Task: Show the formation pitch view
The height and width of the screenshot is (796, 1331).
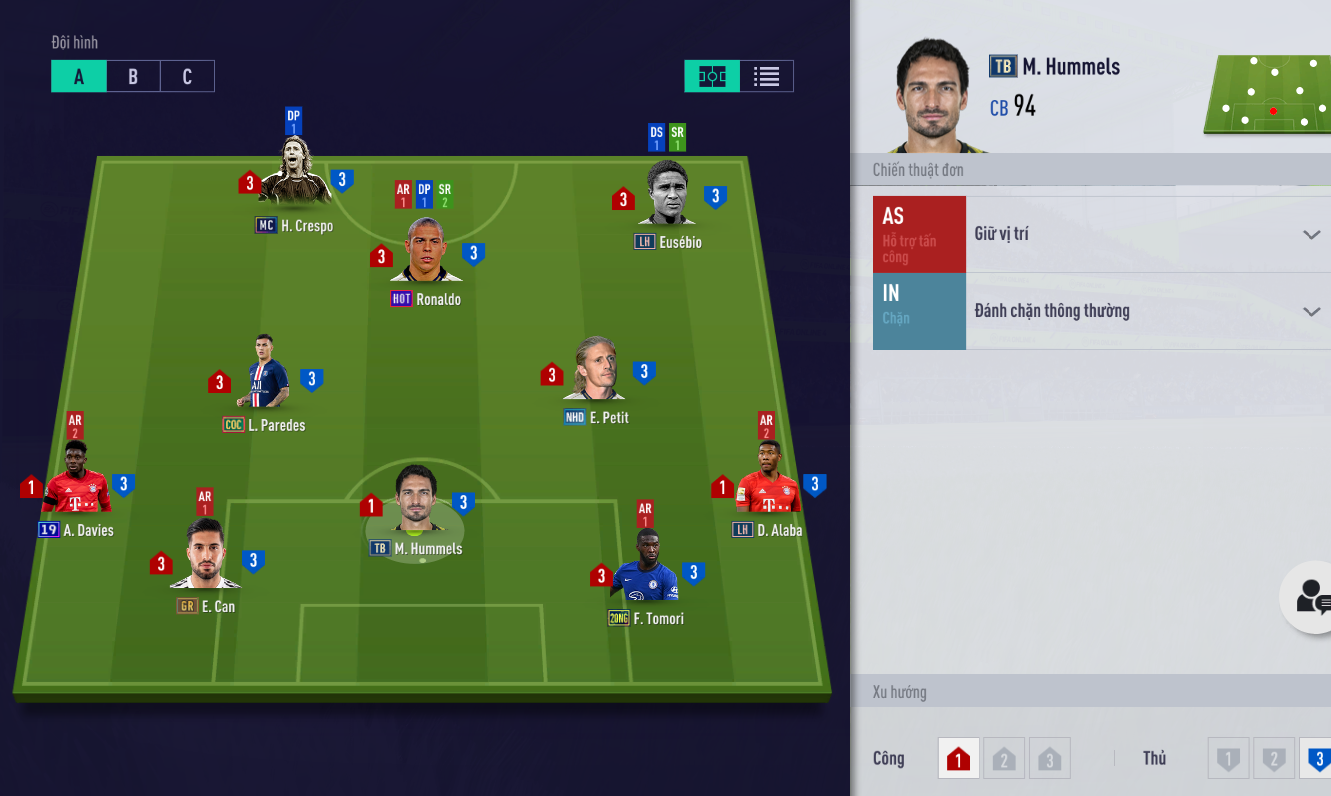Action: tap(712, 77)
